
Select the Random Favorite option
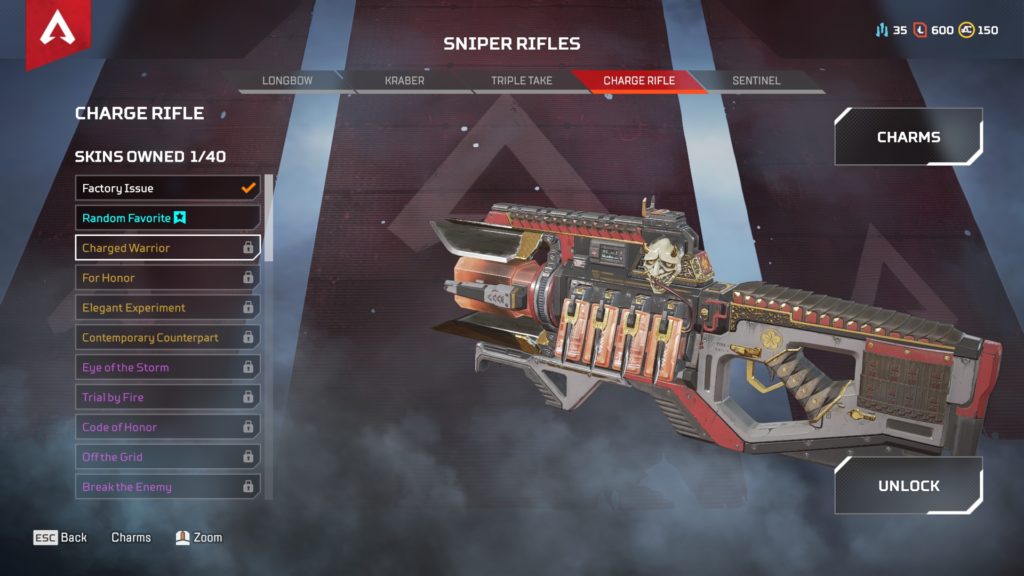click(167, 218)
